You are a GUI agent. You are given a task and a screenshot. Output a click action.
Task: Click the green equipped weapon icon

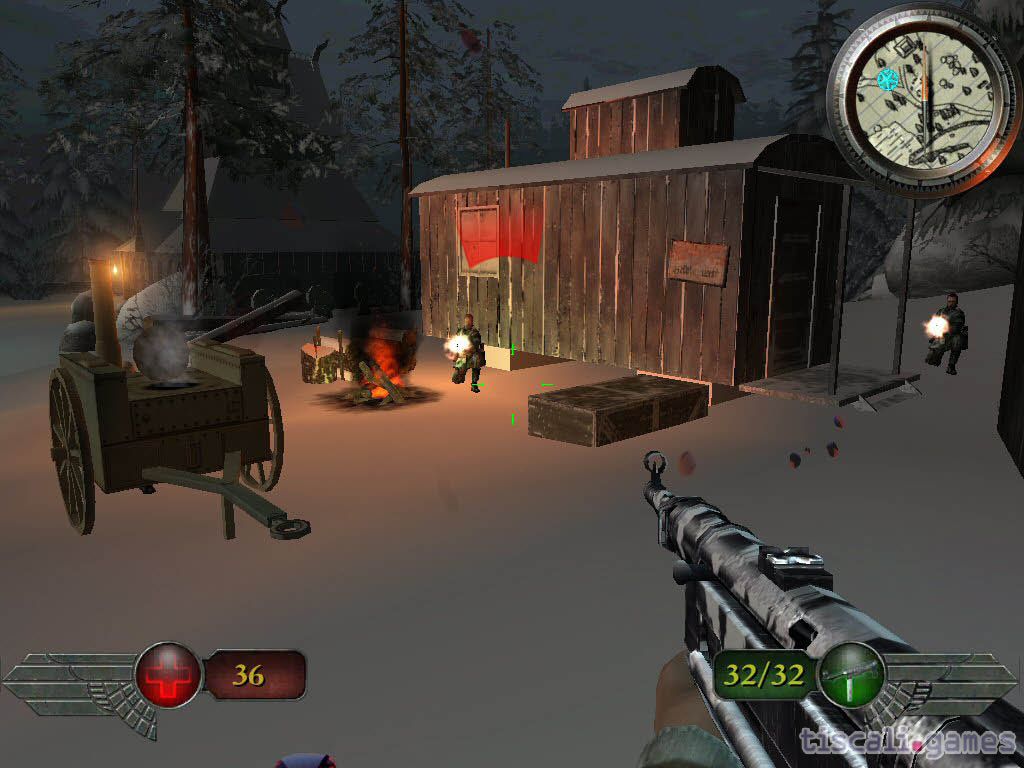point(849,676)
